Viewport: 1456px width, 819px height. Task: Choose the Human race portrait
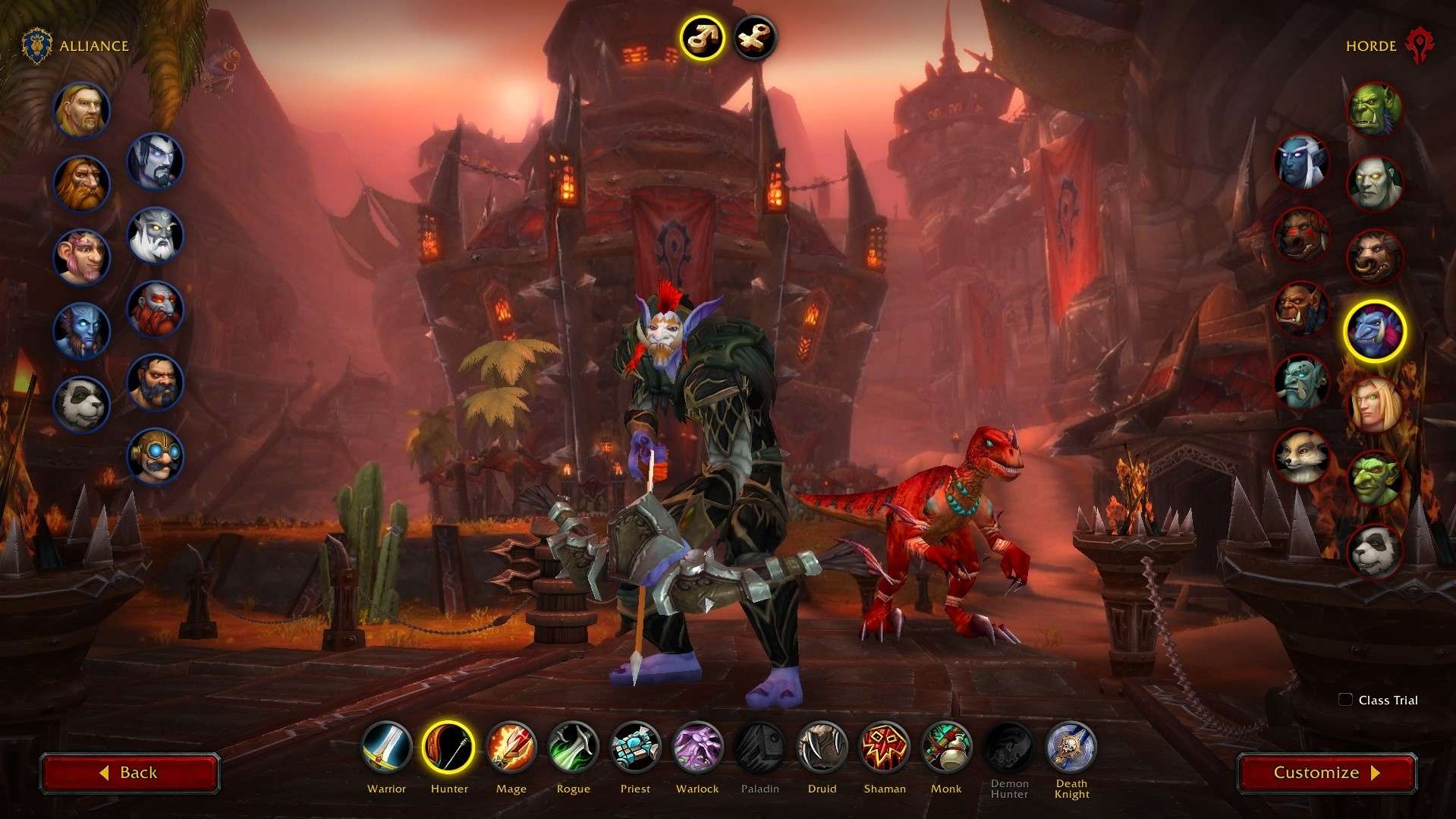[x=82, y=110]
